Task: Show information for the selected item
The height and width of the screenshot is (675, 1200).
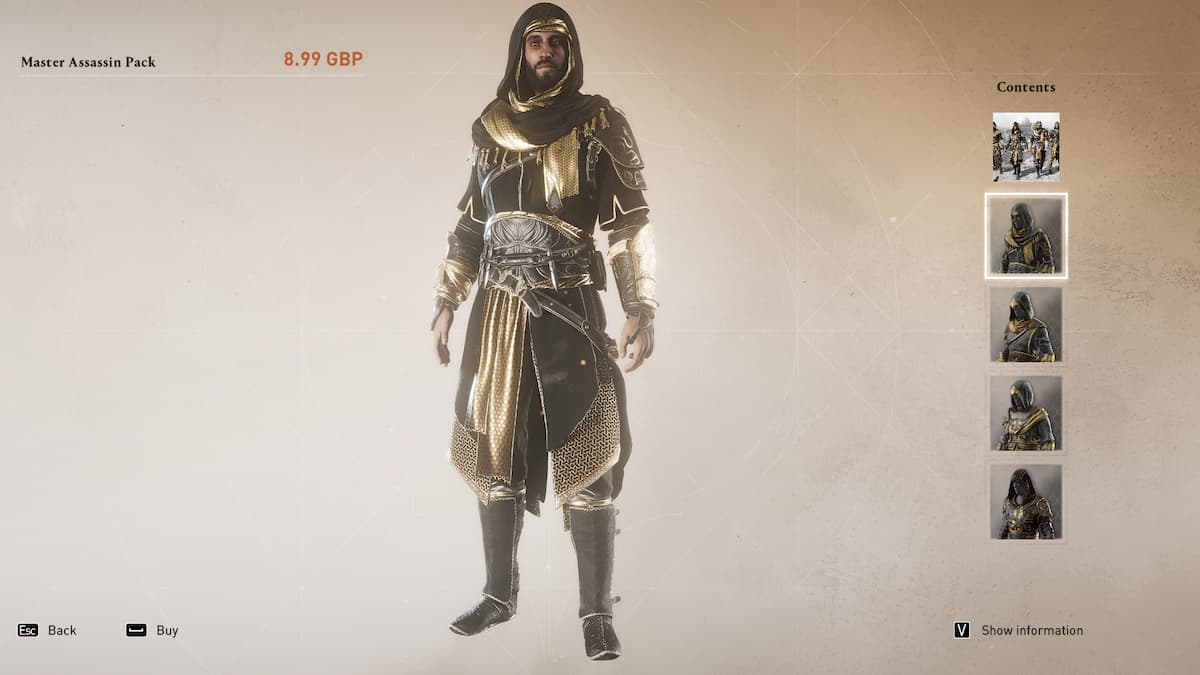Action: 1019,630
